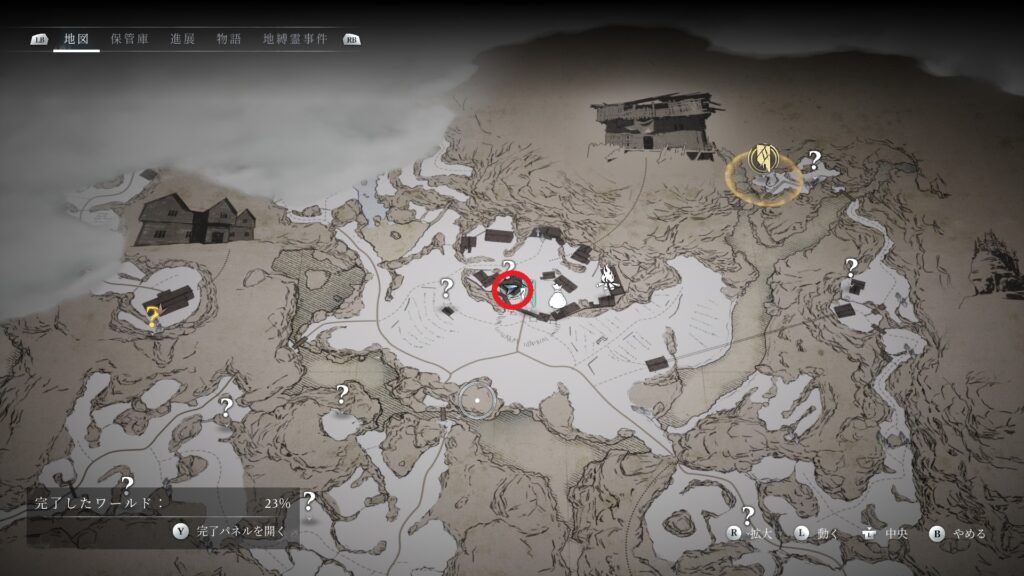Select the player position marker in red circle

click(514, 291)
